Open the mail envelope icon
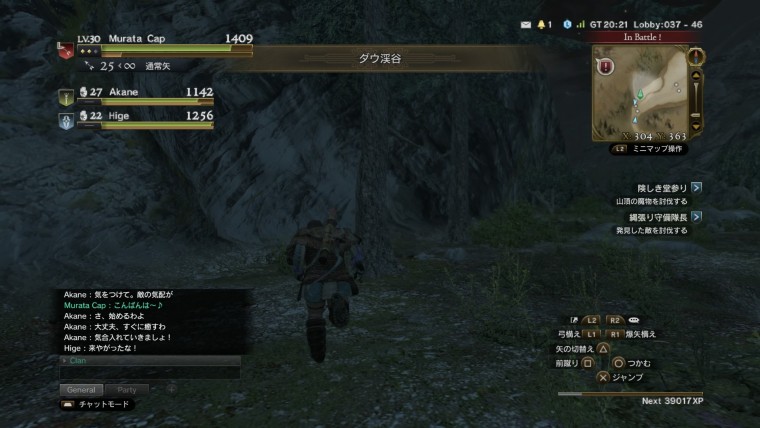The height and width of the screenshot is (428, 760). tap(526, 24)
